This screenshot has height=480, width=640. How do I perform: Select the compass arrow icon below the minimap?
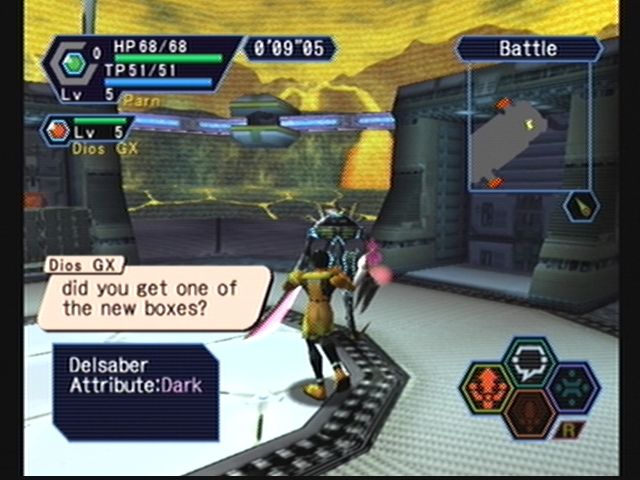coord(578,206)
